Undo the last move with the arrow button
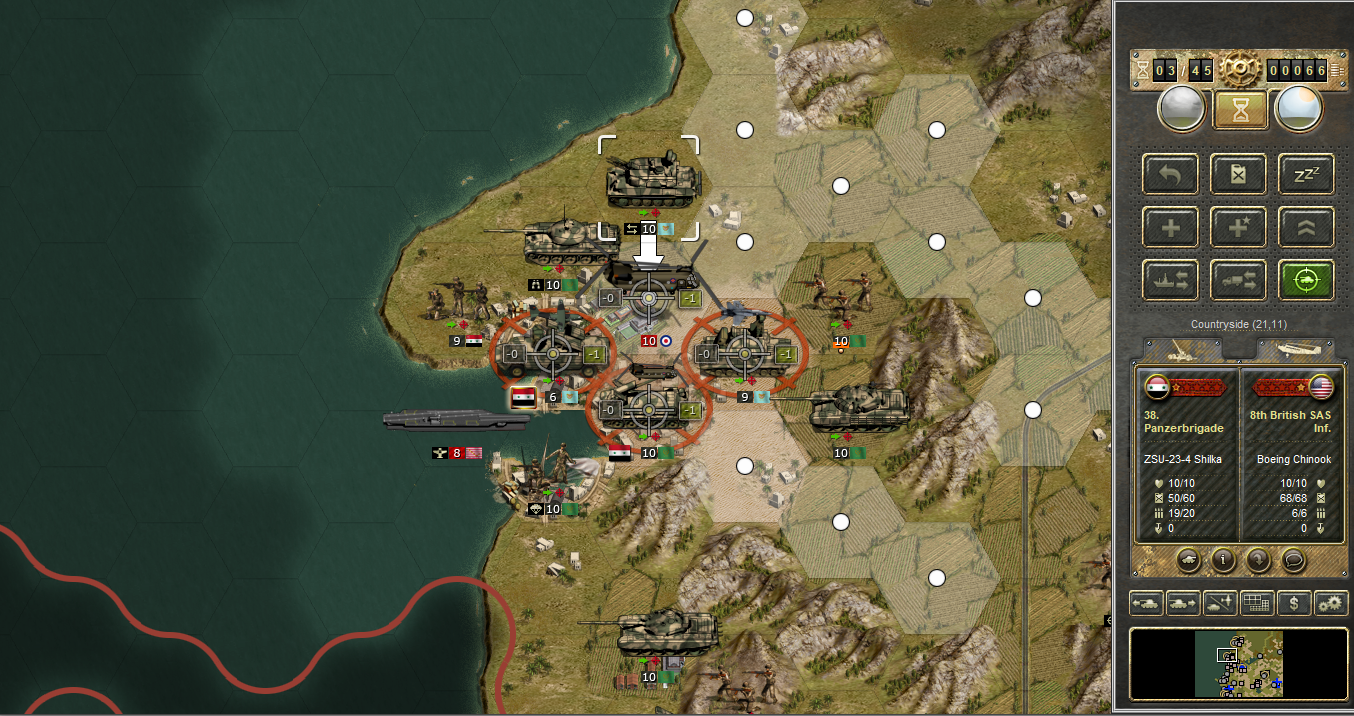Screen dimensions: 1354x716 click(x=1171, y=174)
